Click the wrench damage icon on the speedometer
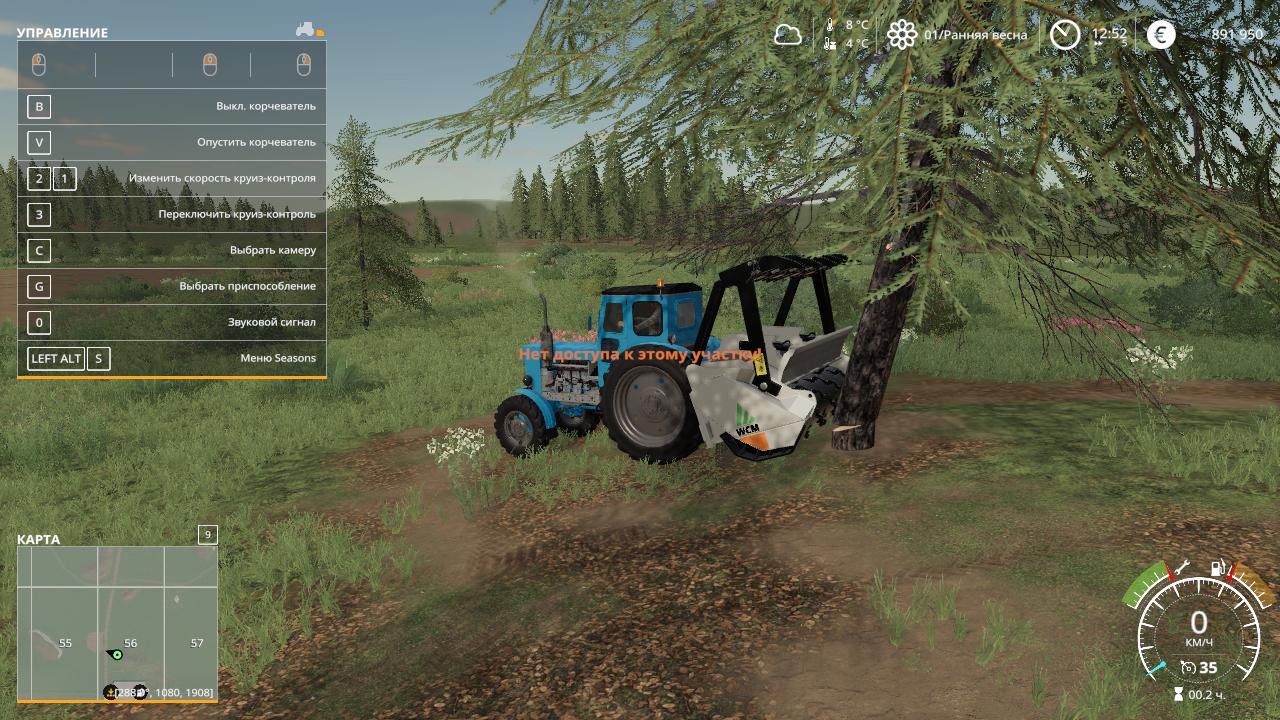 coord(1181,568)
